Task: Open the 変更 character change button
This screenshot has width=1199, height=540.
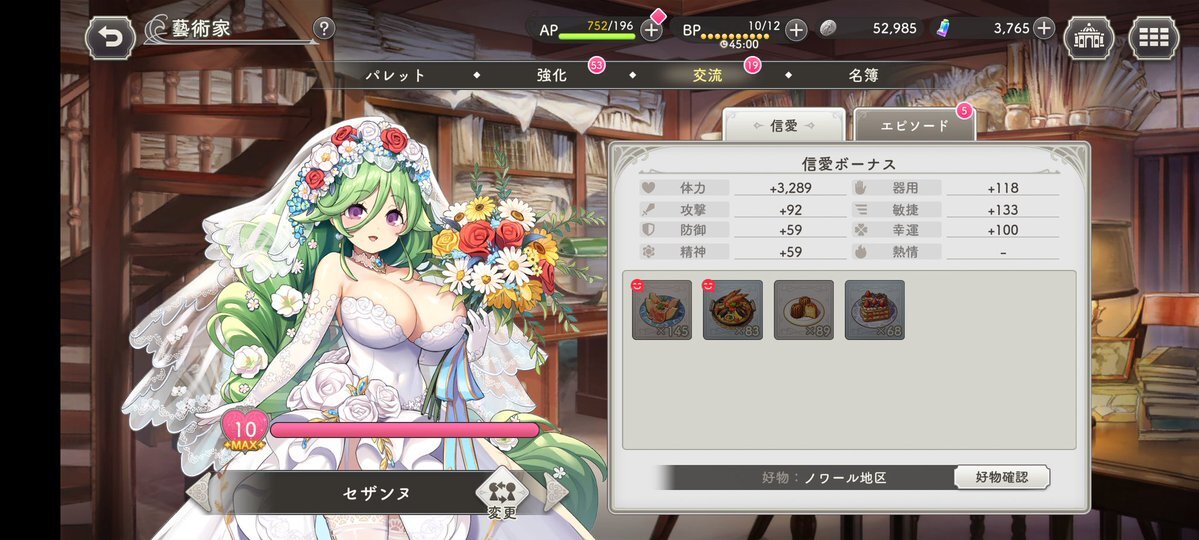Action: tap(503, 494)
